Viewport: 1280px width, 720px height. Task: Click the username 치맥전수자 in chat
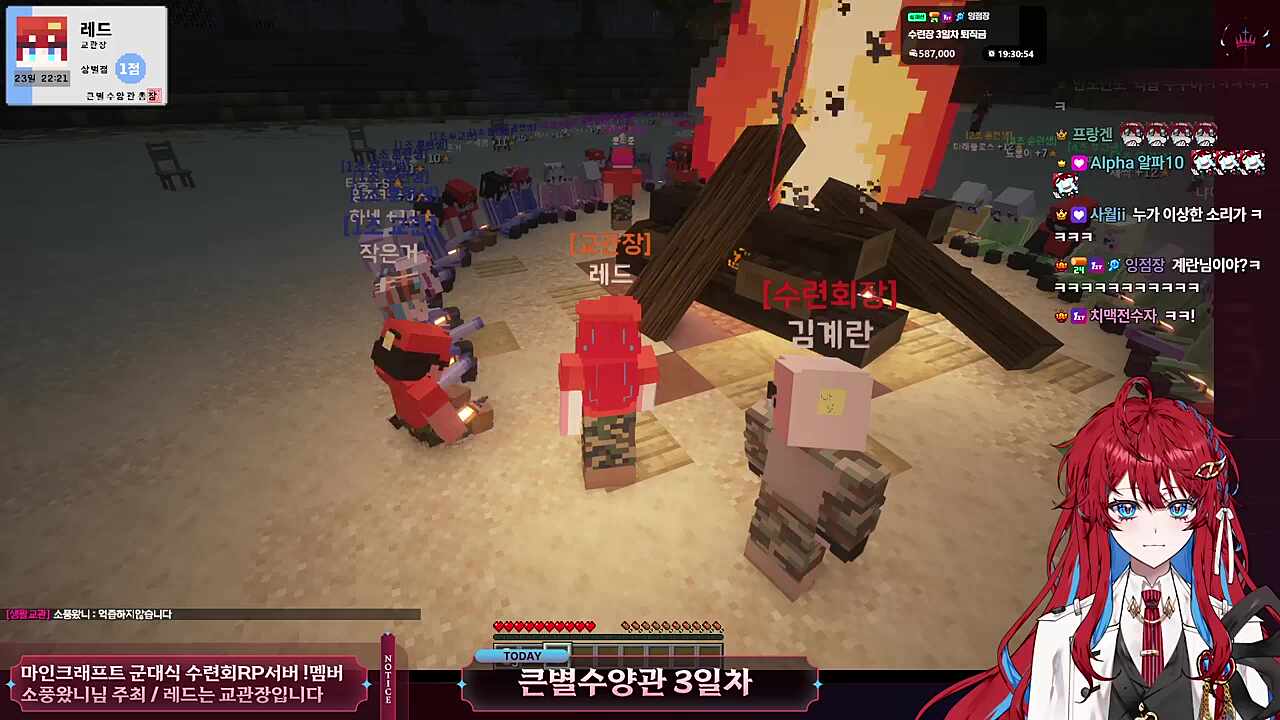(1126, 314)
